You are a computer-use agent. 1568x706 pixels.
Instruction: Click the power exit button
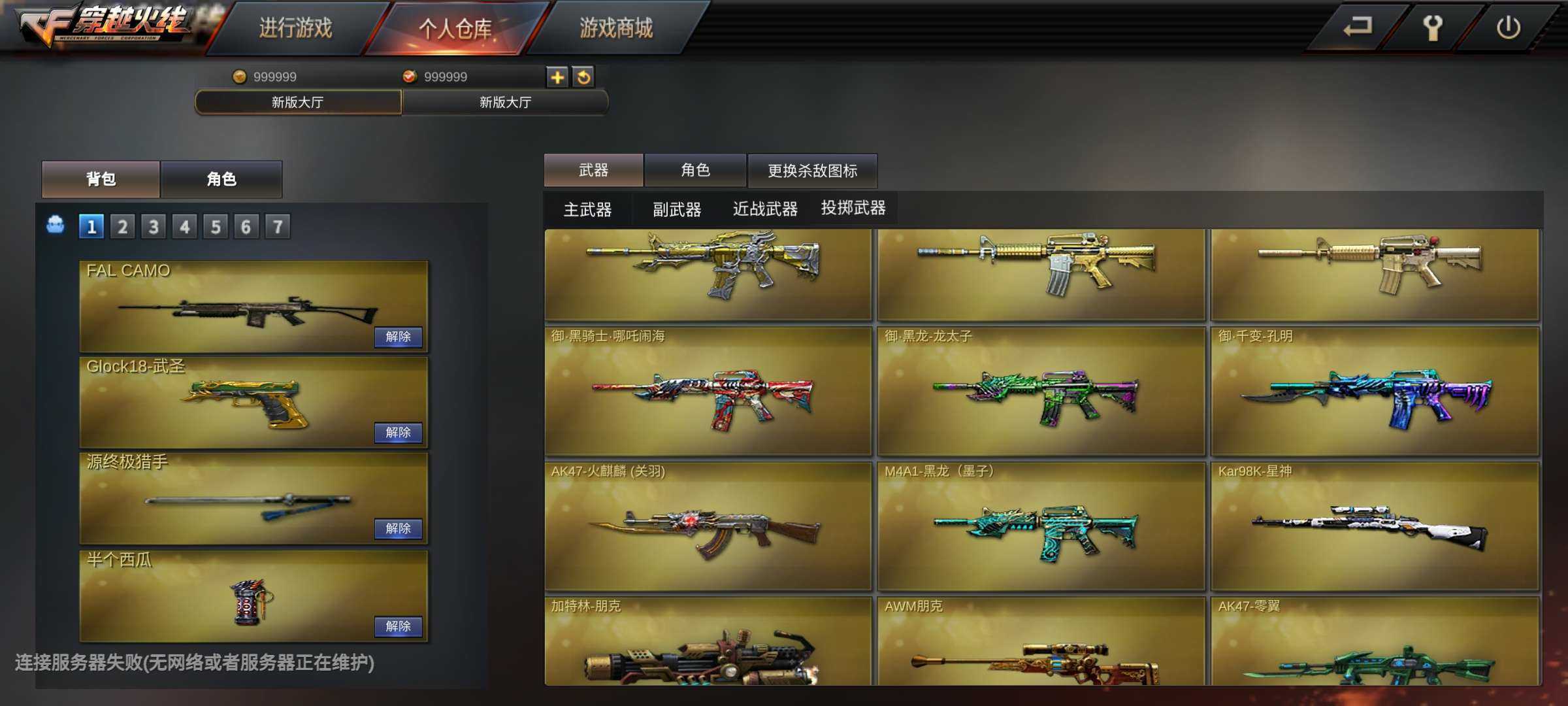[1508, 27]
